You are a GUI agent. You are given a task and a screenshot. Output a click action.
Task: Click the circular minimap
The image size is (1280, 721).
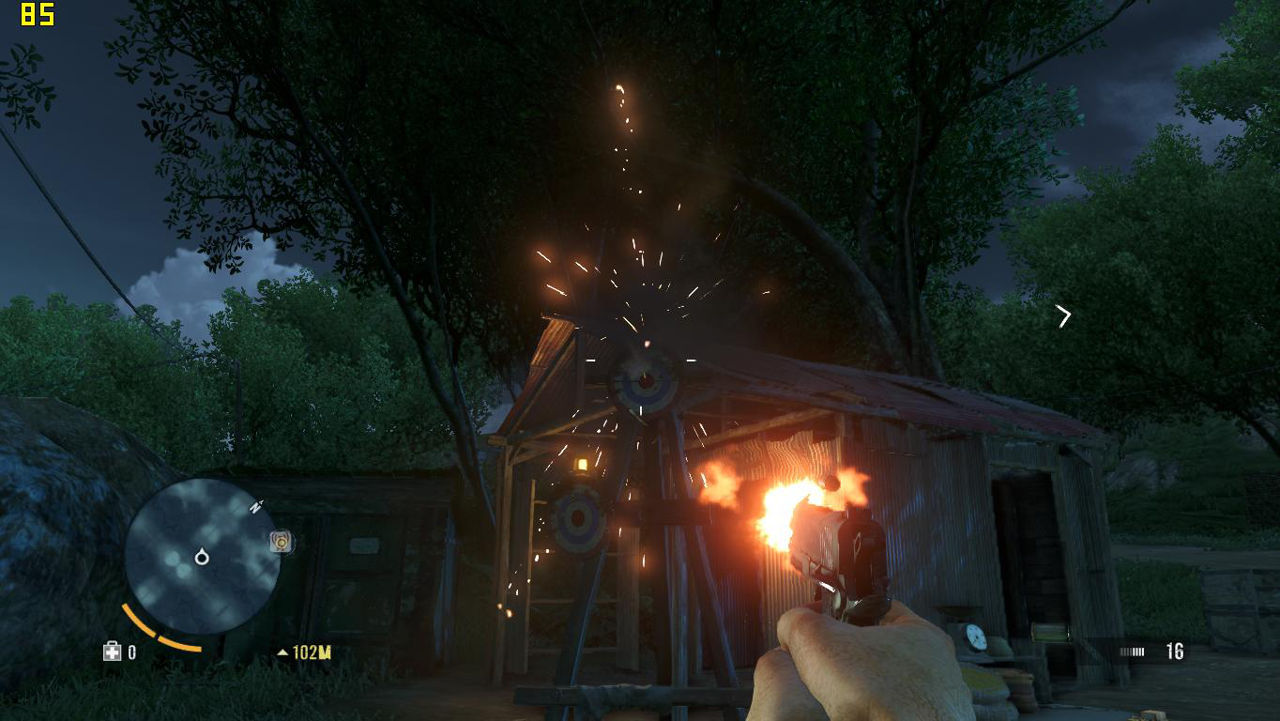pyautogui.click(x=202, y=556)
